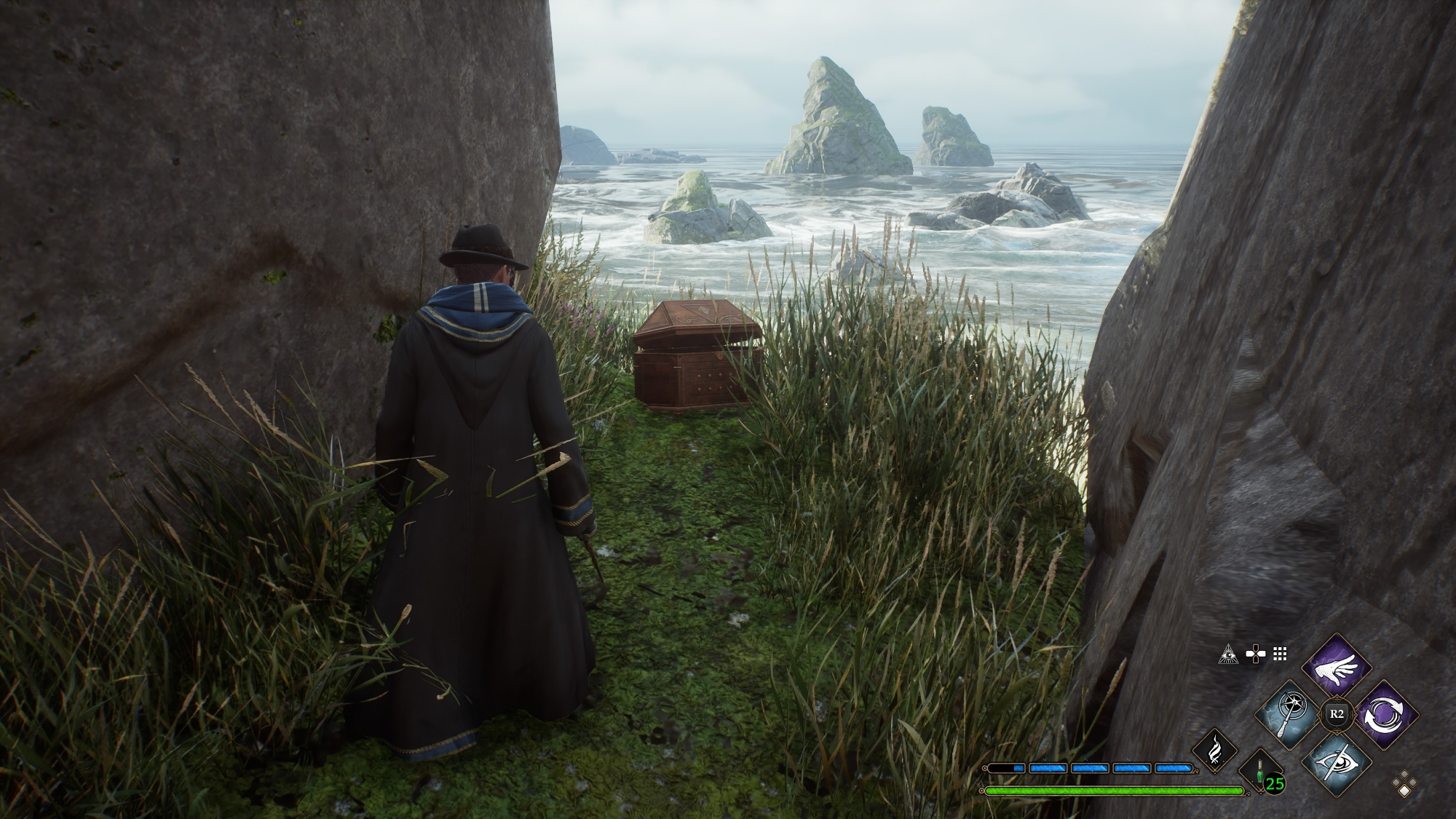Open the nine-square grid icon
The height and width of the screenshot is (819, 1456).
(x=1281, y=654)
